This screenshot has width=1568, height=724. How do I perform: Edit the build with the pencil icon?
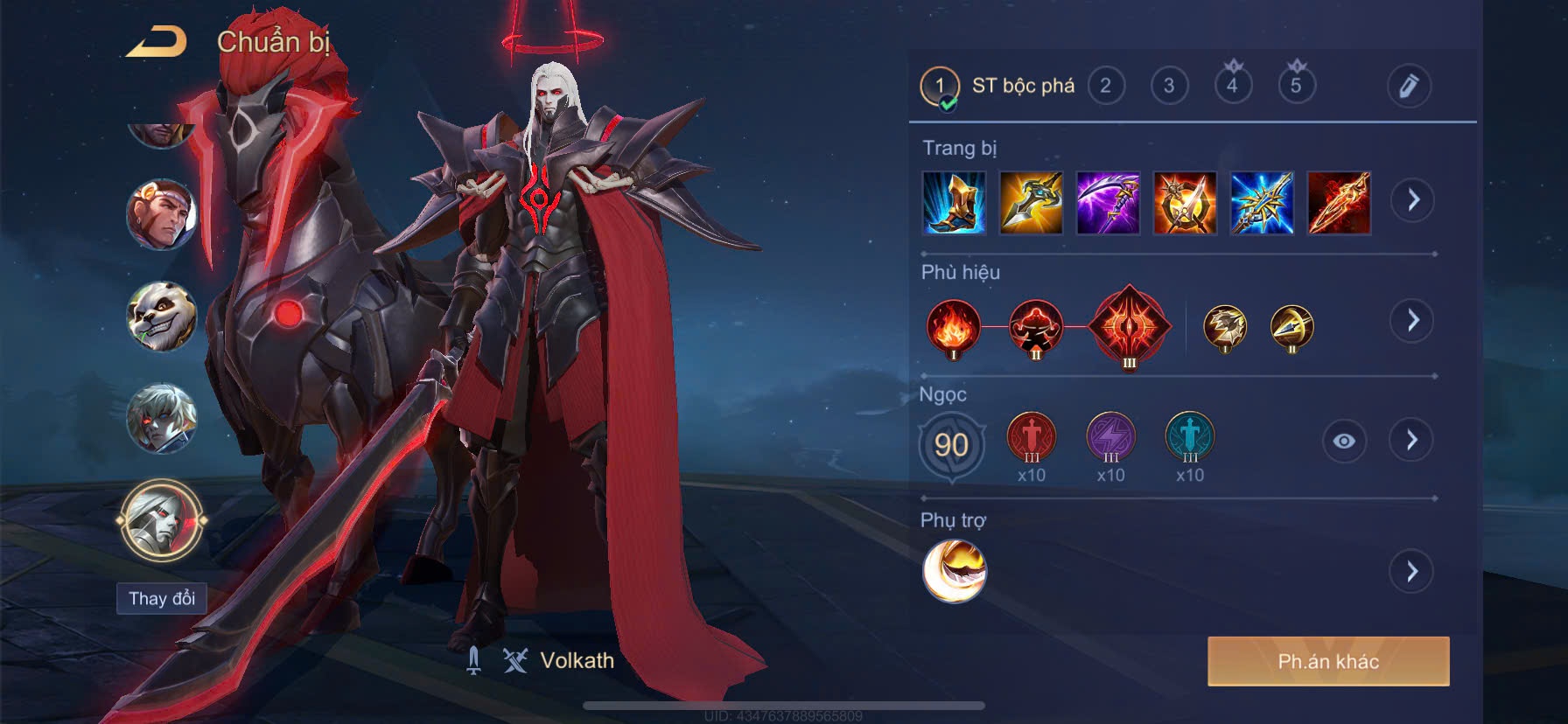(x=1408, y=86)
